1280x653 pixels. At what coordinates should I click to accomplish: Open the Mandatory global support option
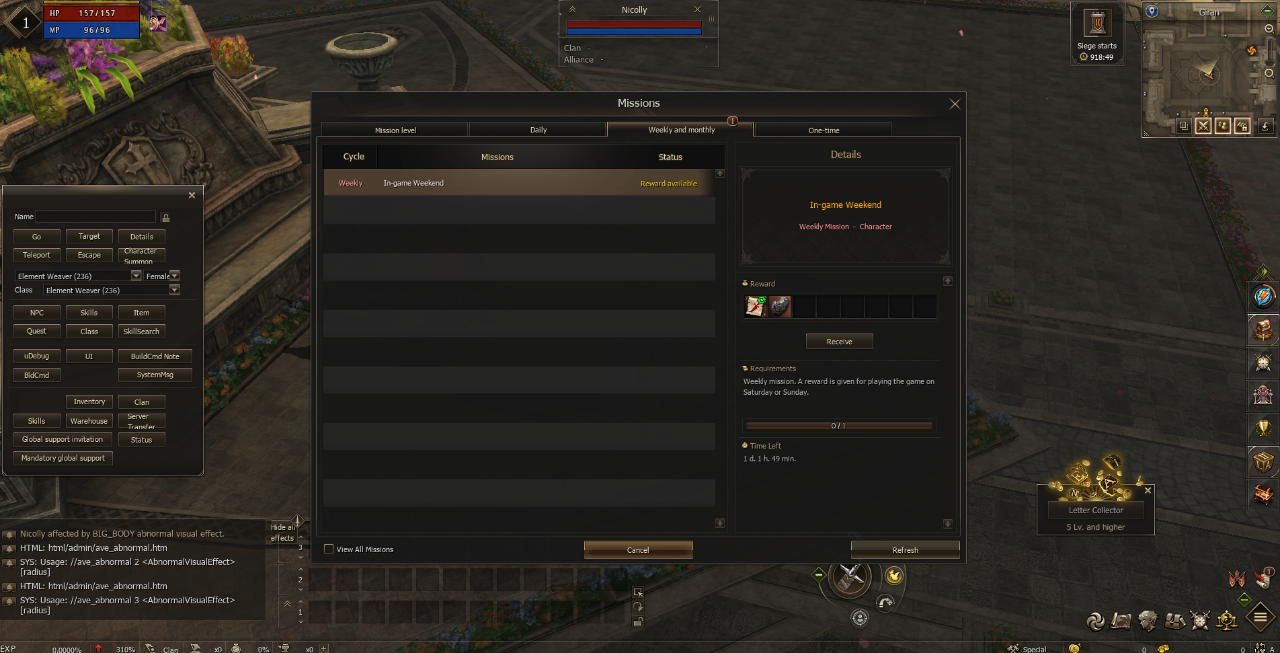63,458
